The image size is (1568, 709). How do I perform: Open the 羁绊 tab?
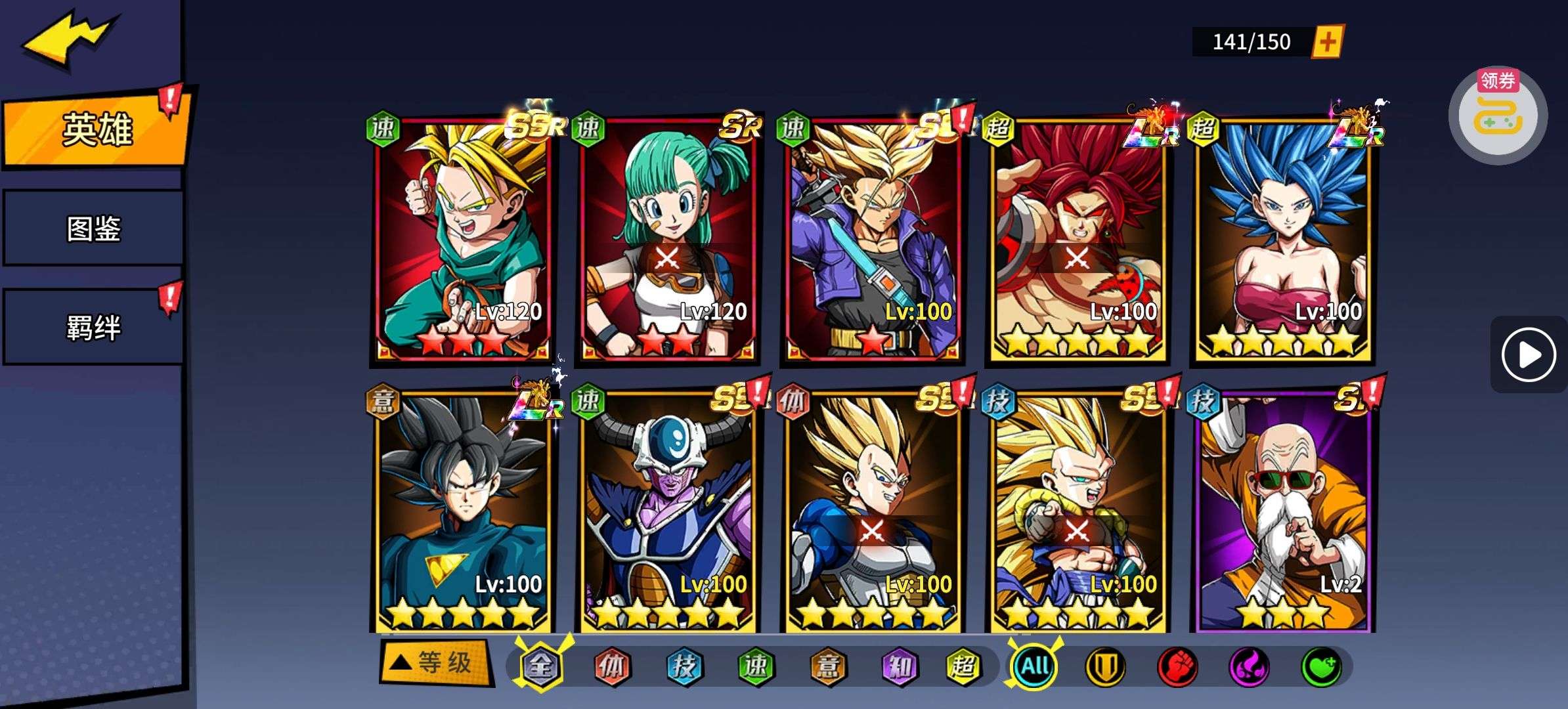[x=93, y=327]
